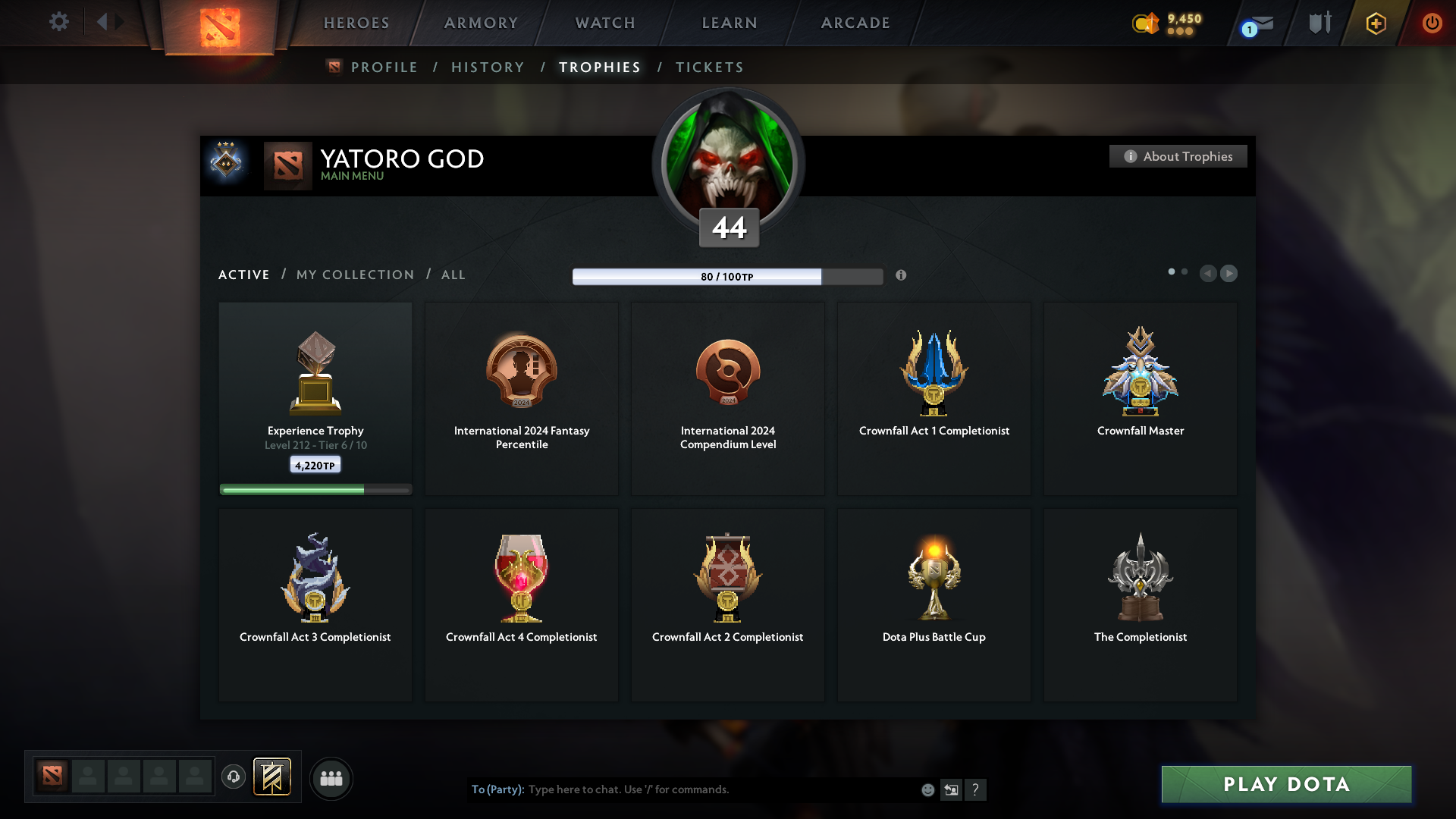Switch to the TICKETS tab
This screenshot has height=819, width=1456.
709,67
